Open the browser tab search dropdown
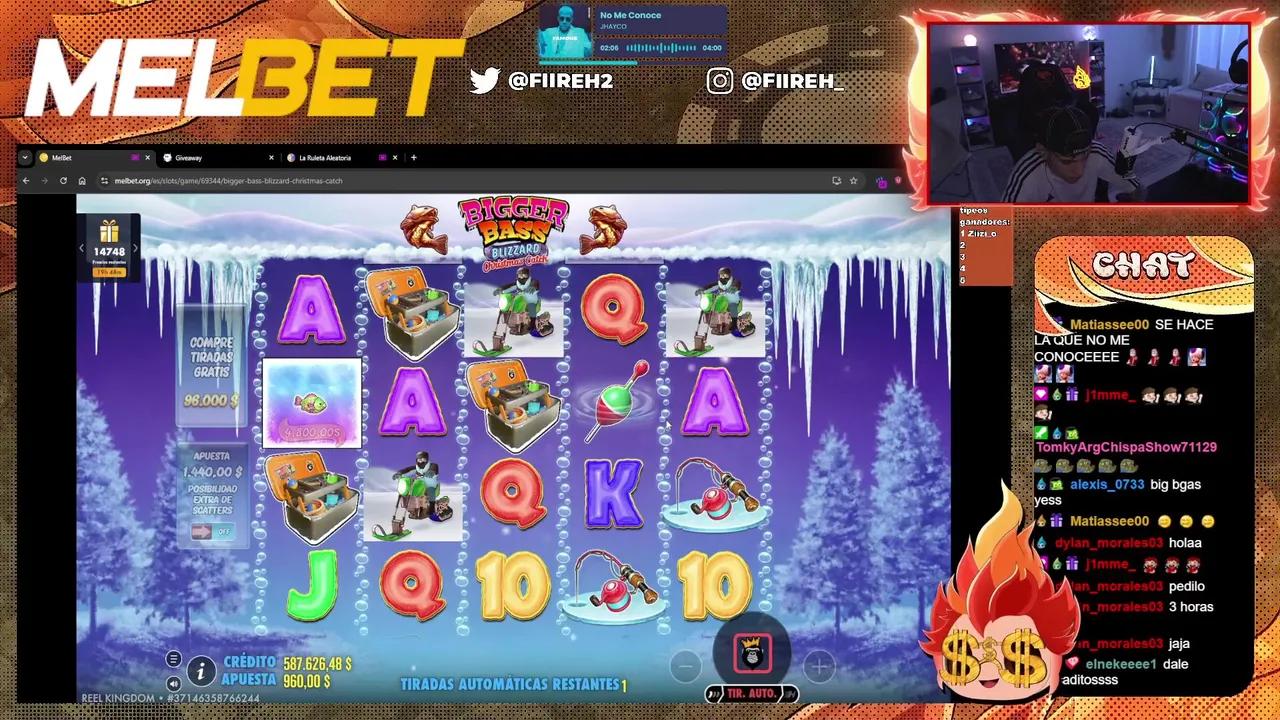This screenshot has height=720, width=1280. pyautogui.click(x=25, y=157)
